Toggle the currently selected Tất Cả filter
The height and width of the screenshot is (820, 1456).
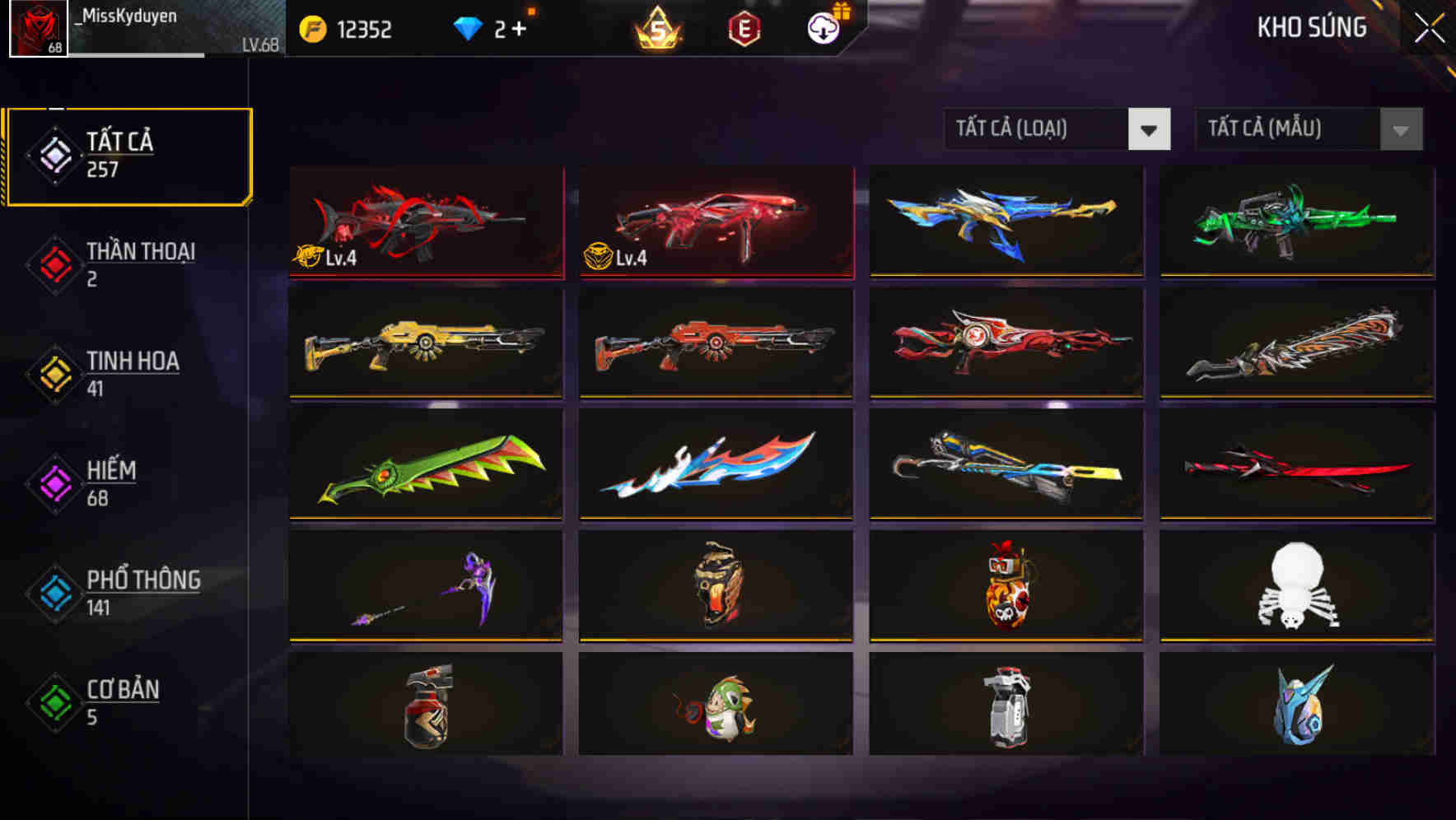coord(128,154)
